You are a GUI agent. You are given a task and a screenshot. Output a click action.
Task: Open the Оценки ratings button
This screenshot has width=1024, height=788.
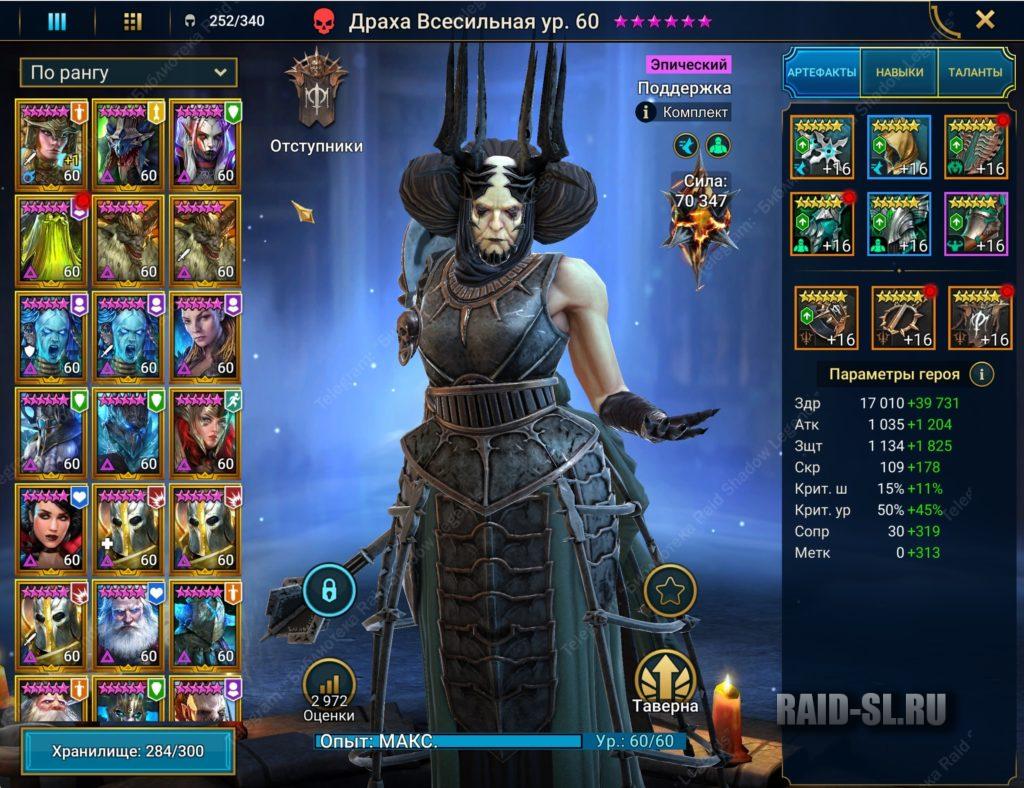click(329, 688)
